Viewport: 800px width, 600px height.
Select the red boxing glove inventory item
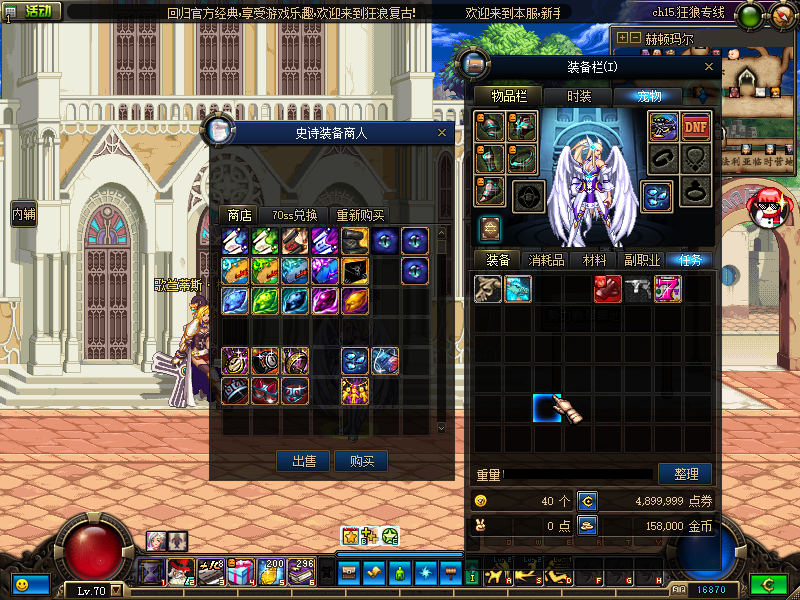tap(608, 290)
